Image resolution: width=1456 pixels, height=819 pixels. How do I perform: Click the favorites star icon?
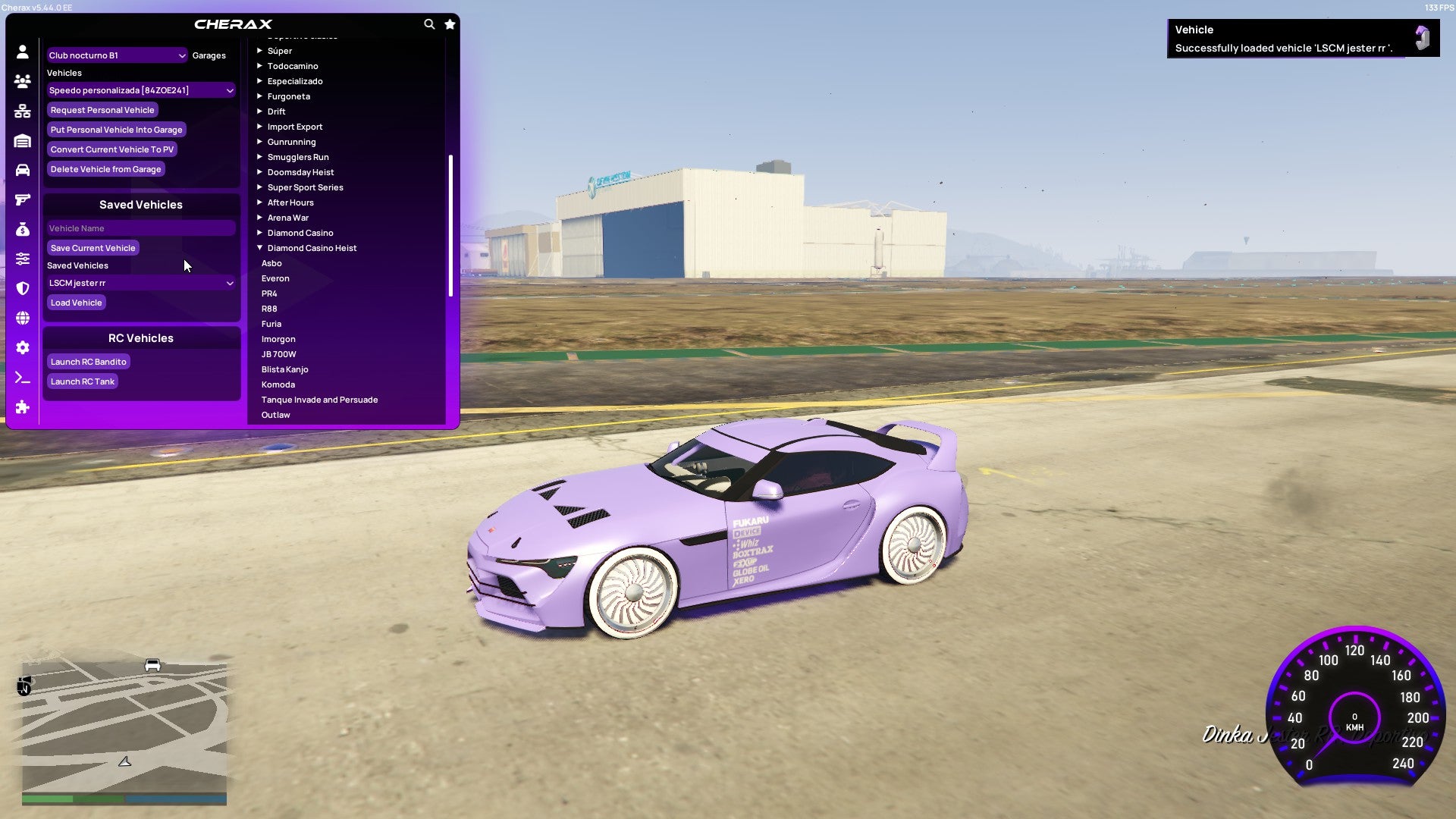pos(450,24)
